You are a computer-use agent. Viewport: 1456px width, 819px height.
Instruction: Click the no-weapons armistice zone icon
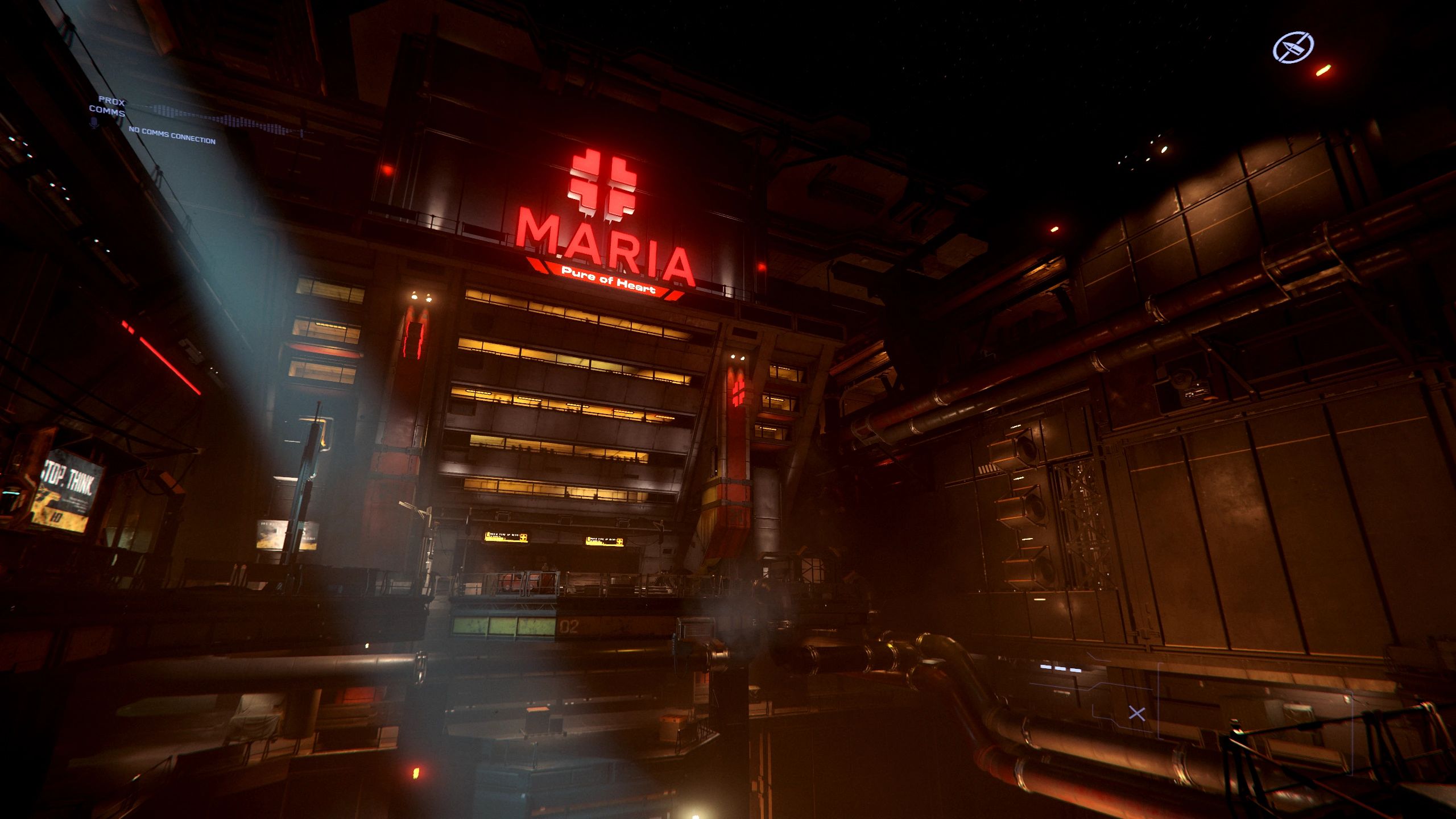click(x=1293, y=47)
